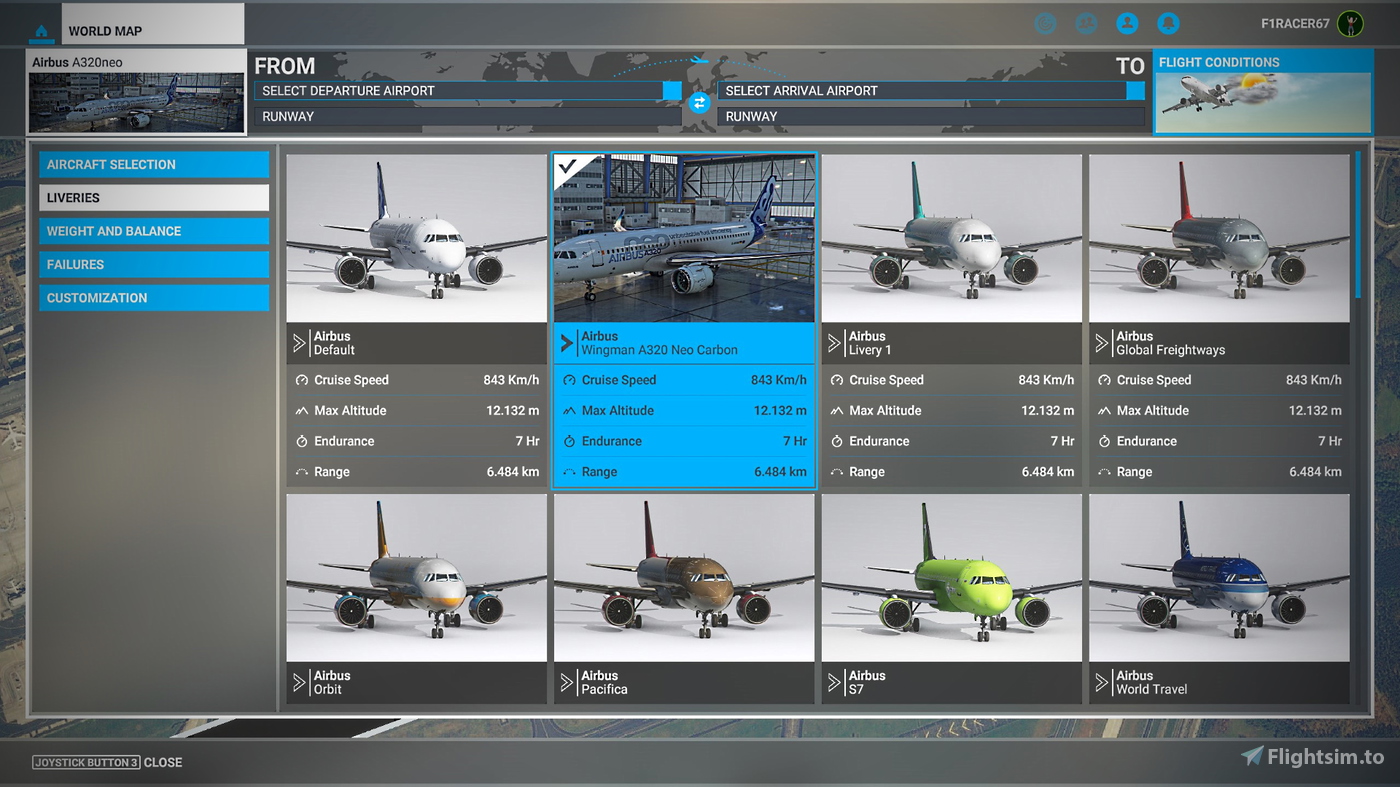Toggle selection of the S7 green livery
The height and width of the screenshot is (787, 1400).
pos(951,575)
